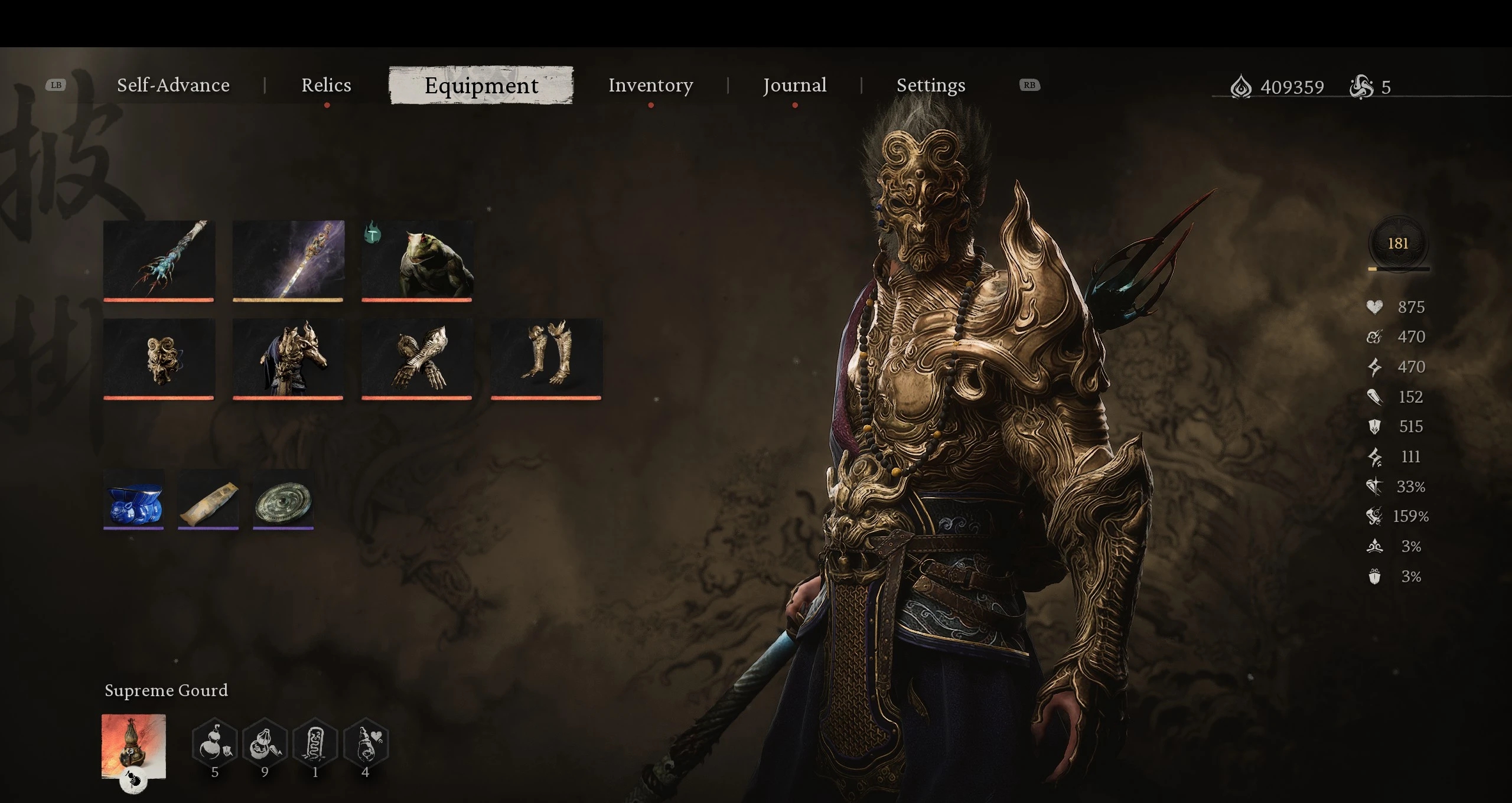Select the gourd drink slot showing 5
The image size is (1512, 803).
(x=215, y=744)
